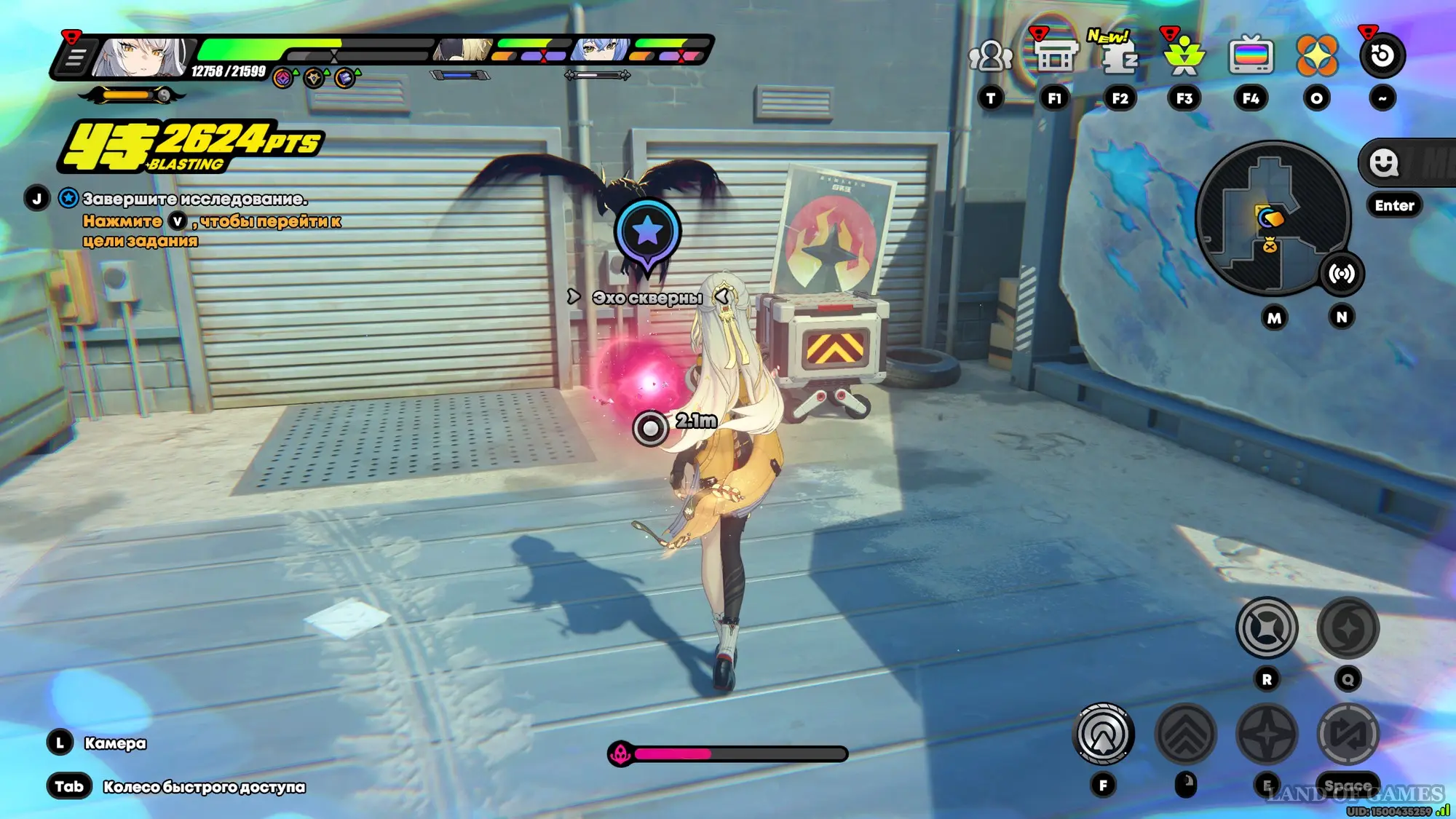Open the icon marked New!
Image resolution: width=1456 pixels, height=819 pixels.
click(1119, 56)
